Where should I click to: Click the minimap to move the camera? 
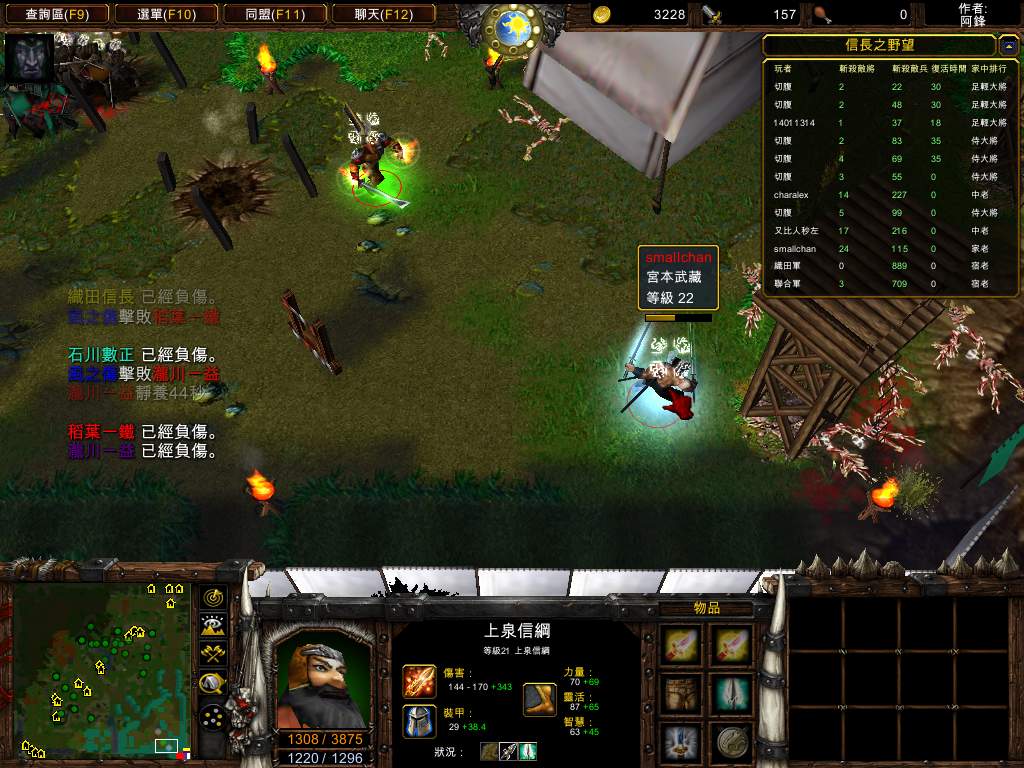pyautogui.click(x=100, y=668)
